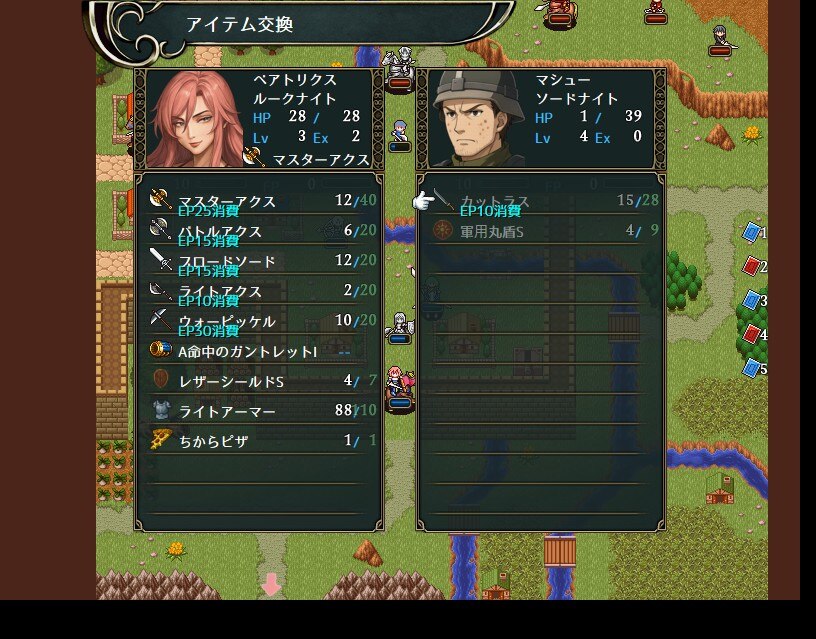816x639 pixels.
Task: Select the ライトアーマー armor entry
Action: click(260, 411)
